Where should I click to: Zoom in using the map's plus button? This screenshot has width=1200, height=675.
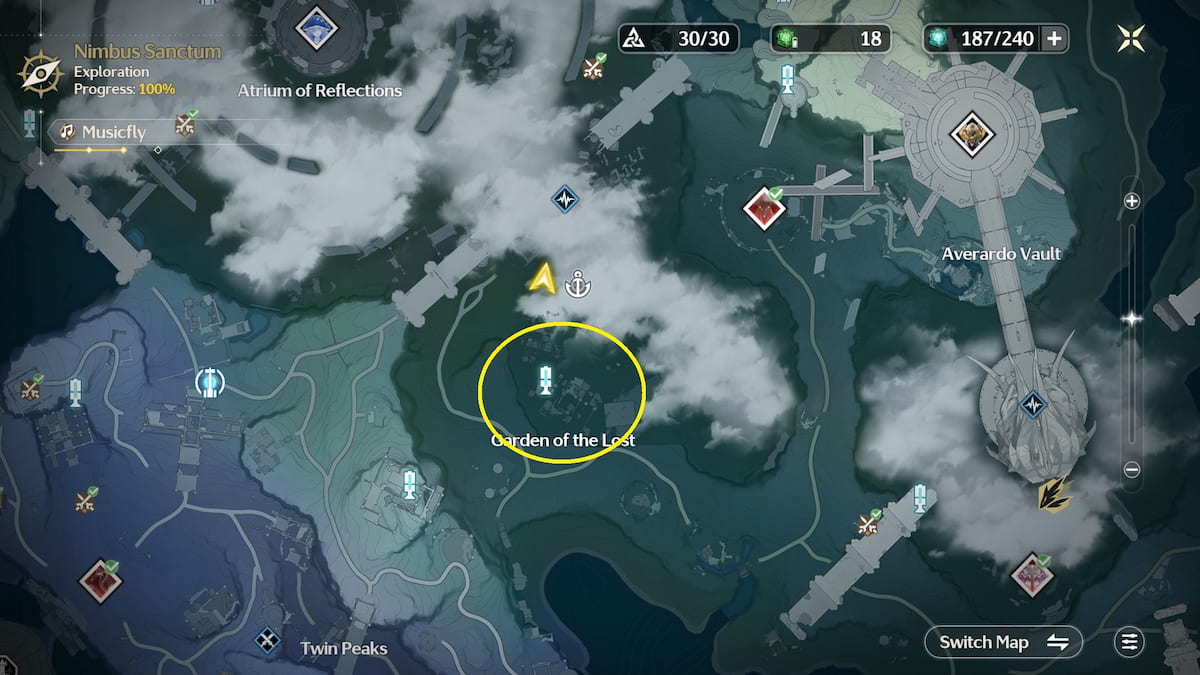(1132, 201)
